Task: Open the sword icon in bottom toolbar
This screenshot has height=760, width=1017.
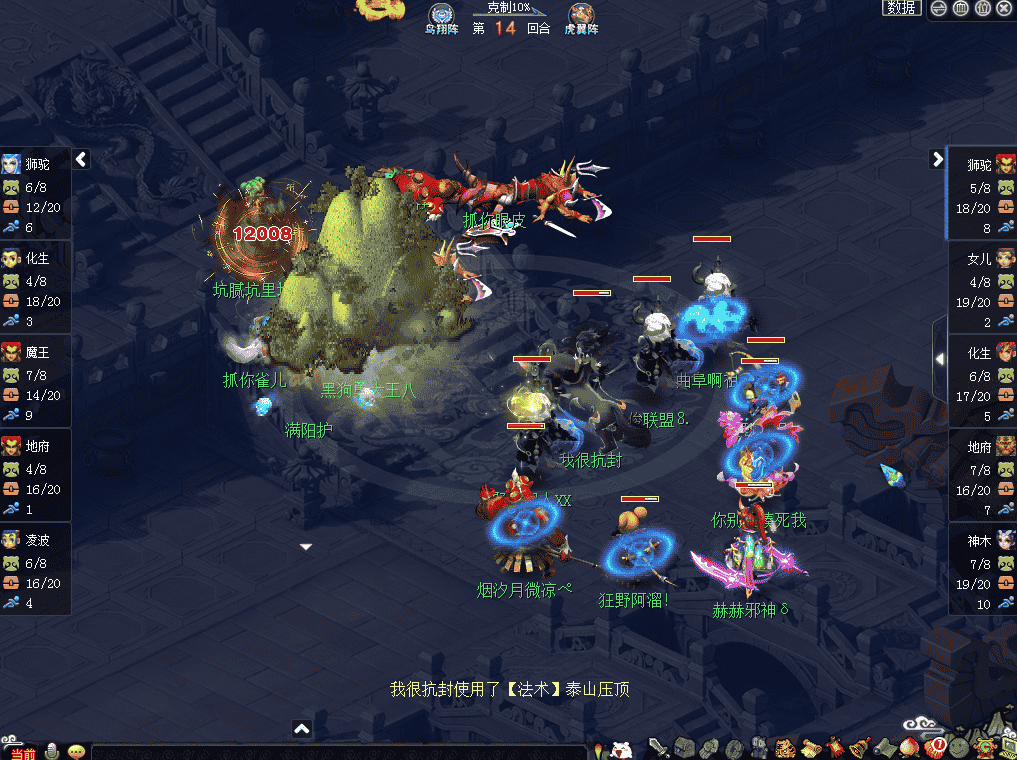Action: pyautogui.click(x=658, y=747)
